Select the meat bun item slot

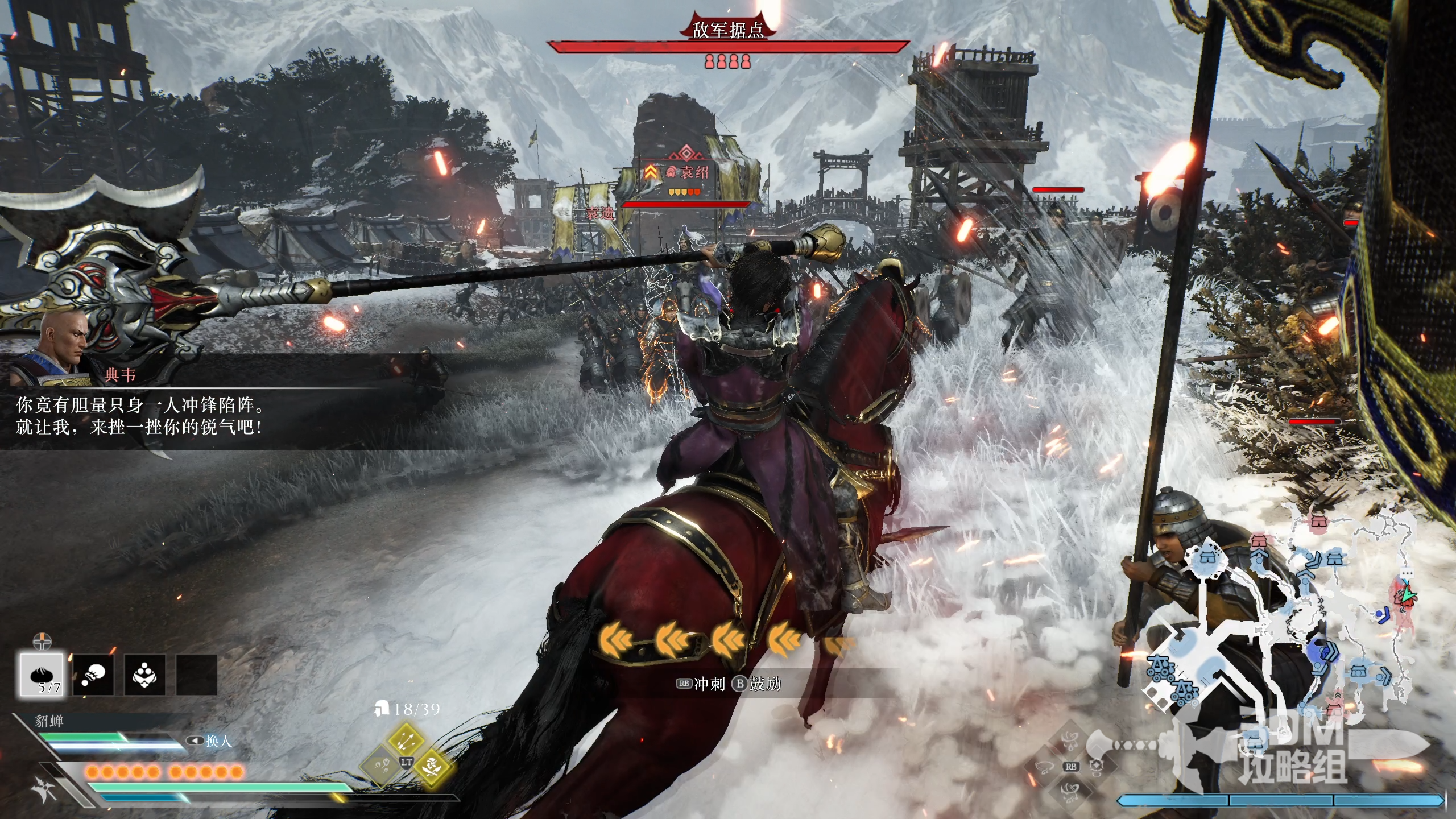pos(42,674)
